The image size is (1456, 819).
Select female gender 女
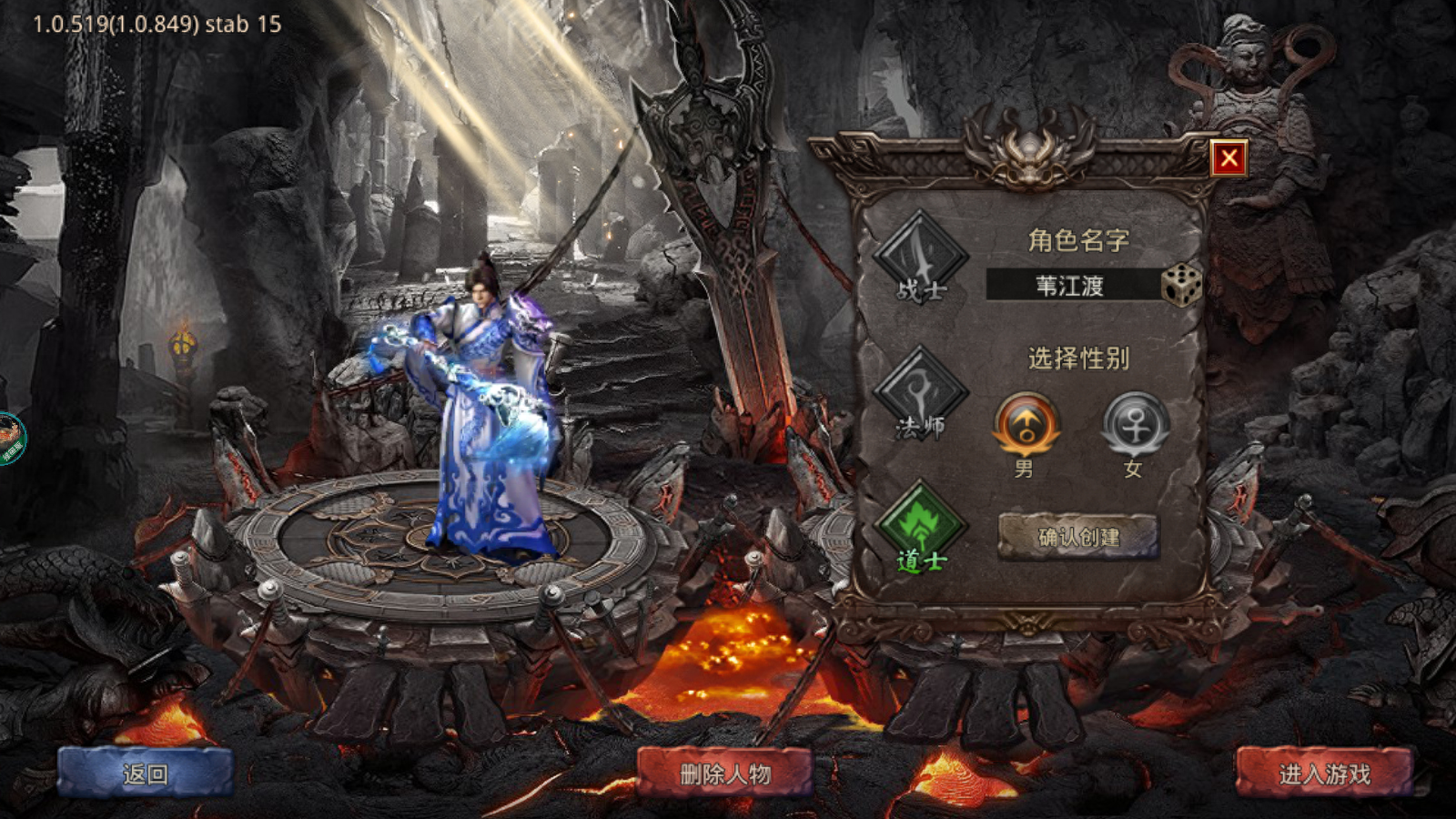coord(1135,425)
